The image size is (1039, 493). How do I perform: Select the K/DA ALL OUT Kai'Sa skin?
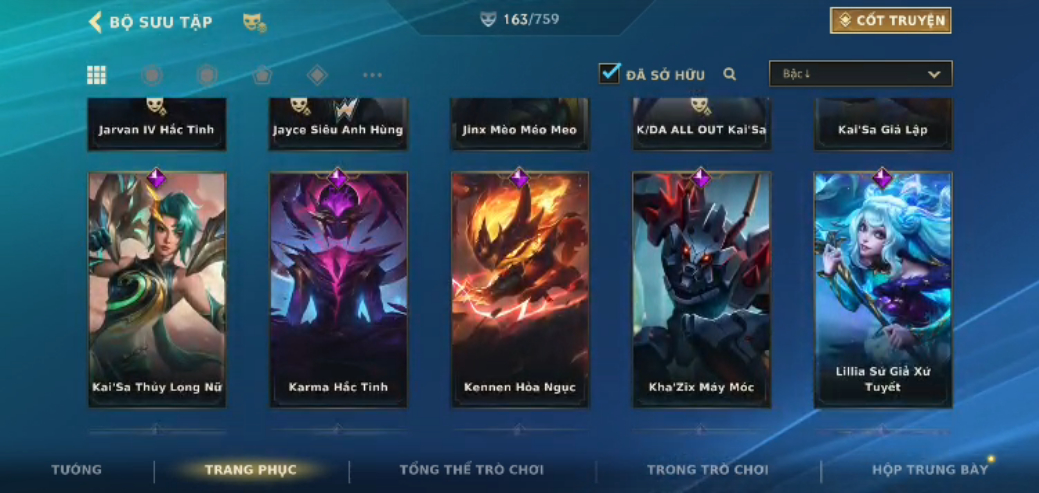pos(701,125)
